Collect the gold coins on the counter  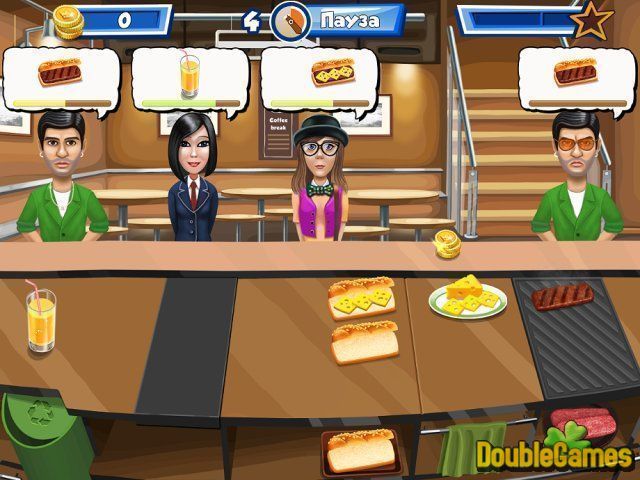coord(446,243)
